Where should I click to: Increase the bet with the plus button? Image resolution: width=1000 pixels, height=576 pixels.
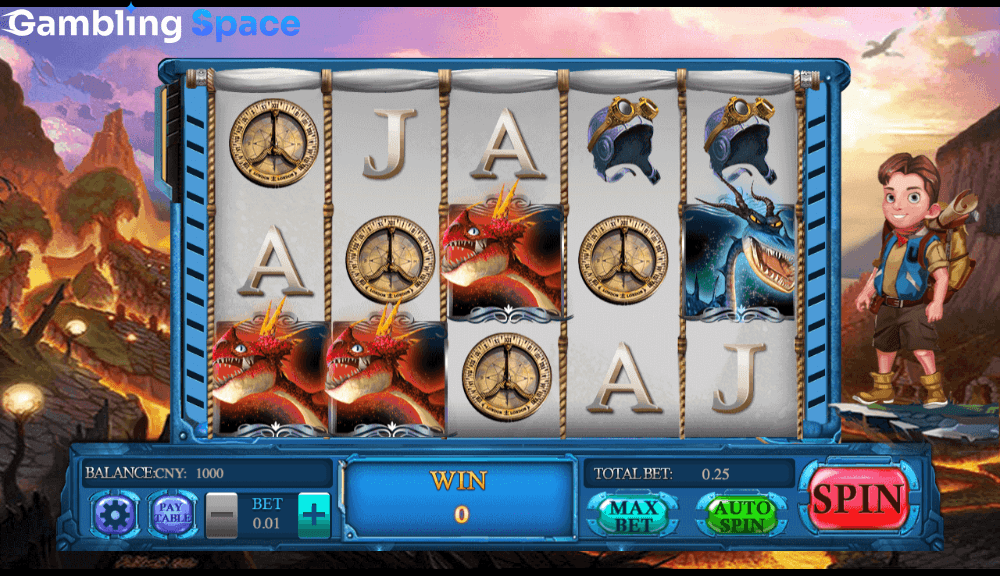[x=314, y=516]
